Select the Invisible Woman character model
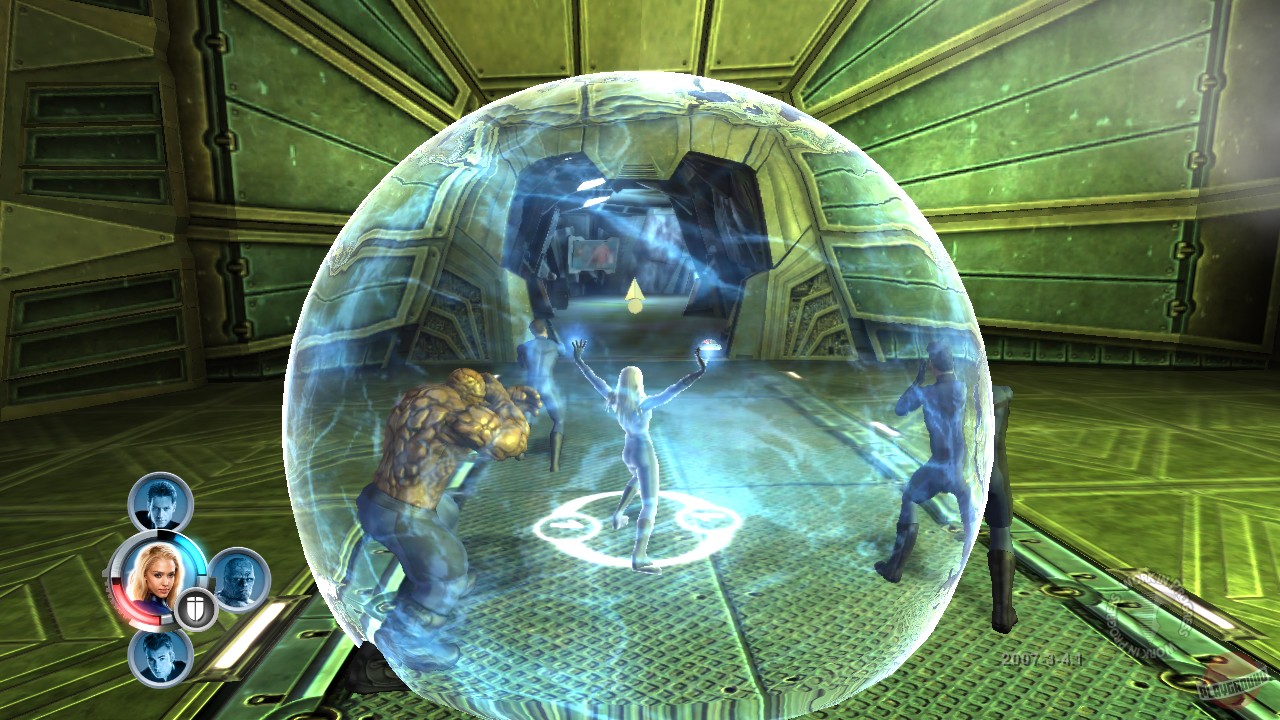Image resolution: width=1280 pixels, height=720 pixels. point(635,440)
